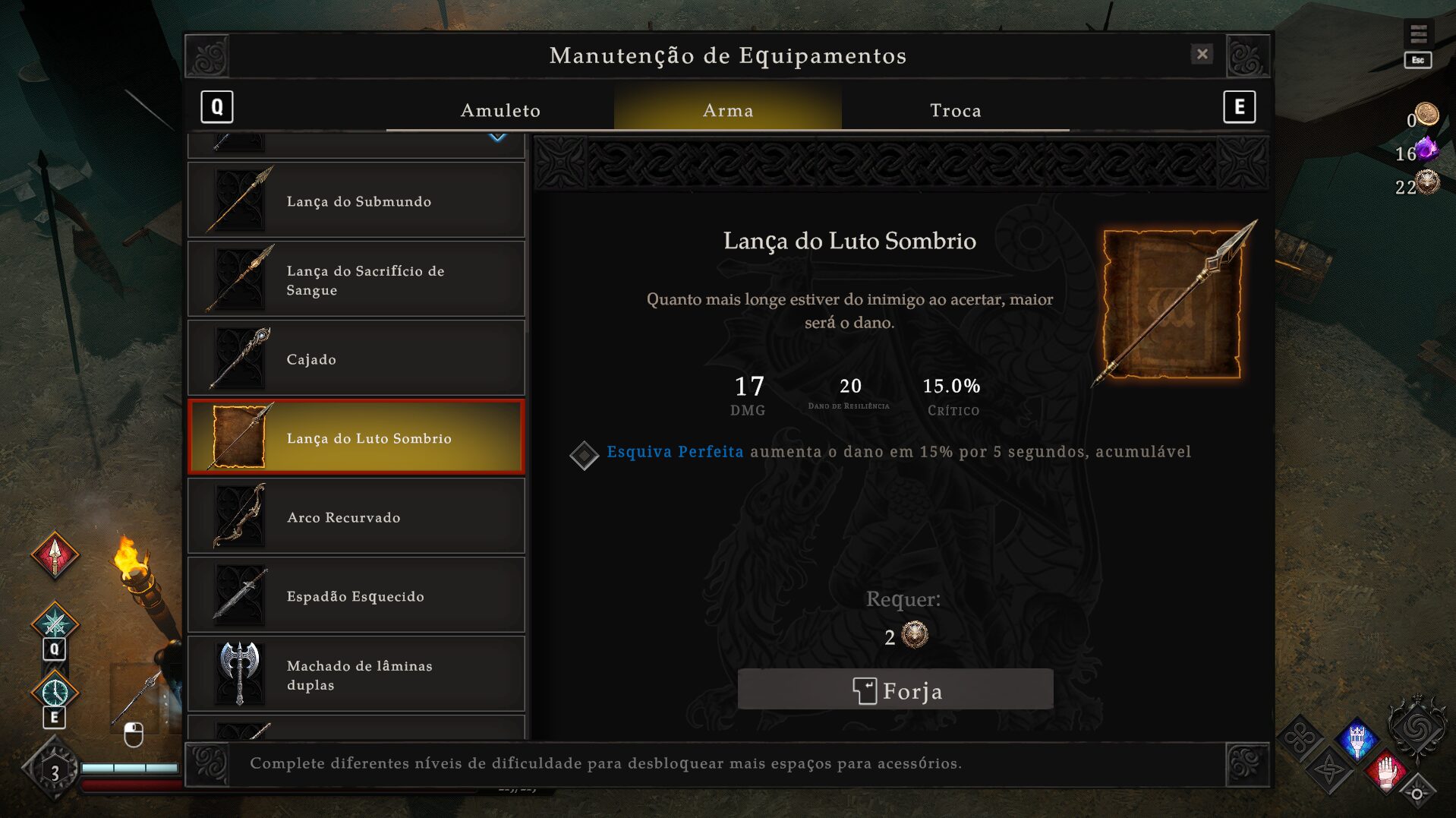Choose Lança do Sacrifício de Sangue
Screen dimensions: 1456x818
pos(356,280)
